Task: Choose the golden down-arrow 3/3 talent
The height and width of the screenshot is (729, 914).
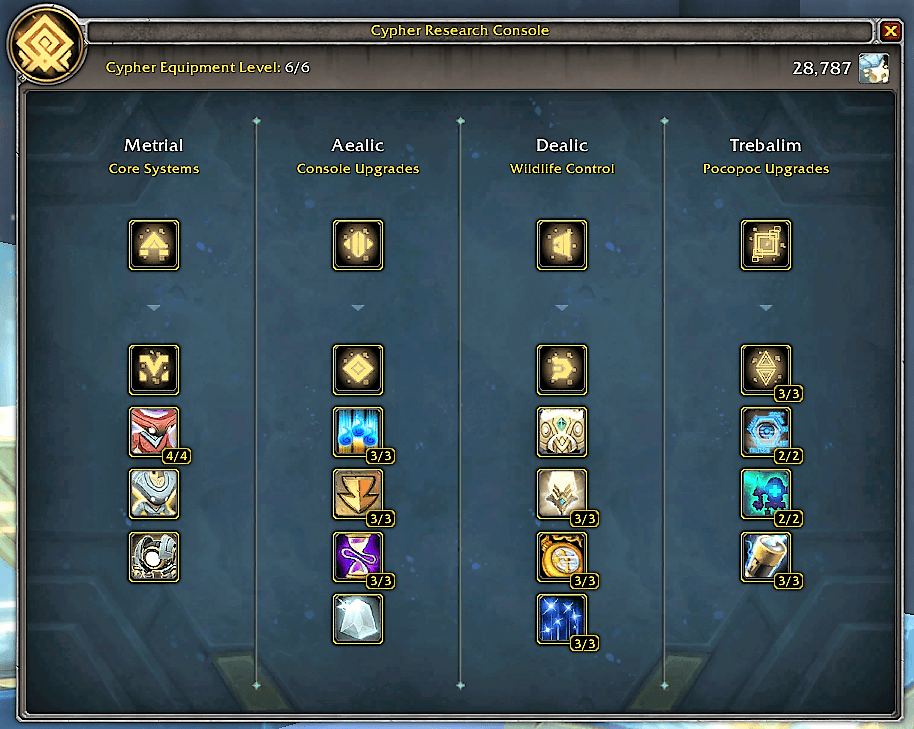Action: pyautogui.click(x=358, y=494)
